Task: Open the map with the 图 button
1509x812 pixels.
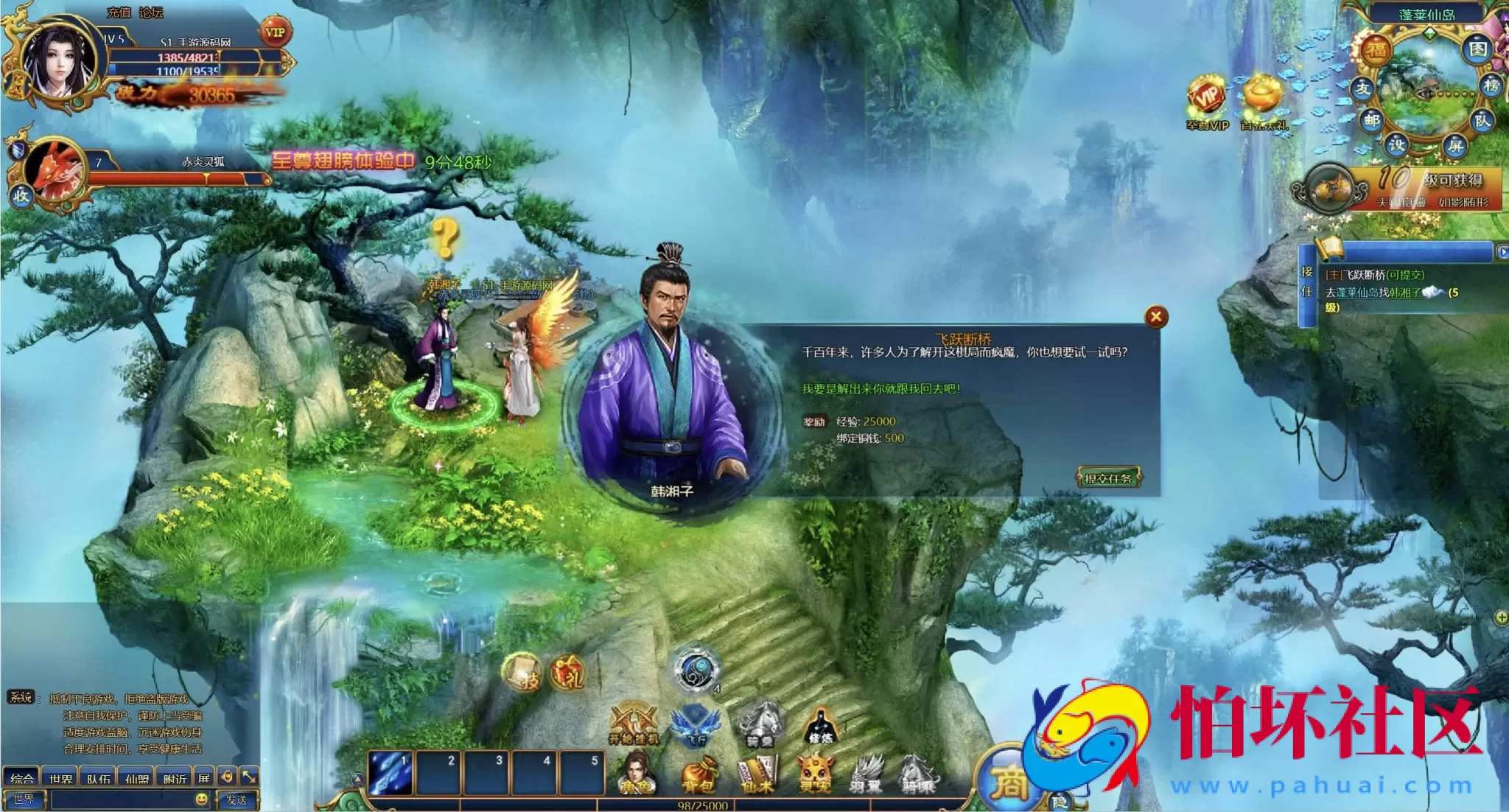Action: 1477,49
